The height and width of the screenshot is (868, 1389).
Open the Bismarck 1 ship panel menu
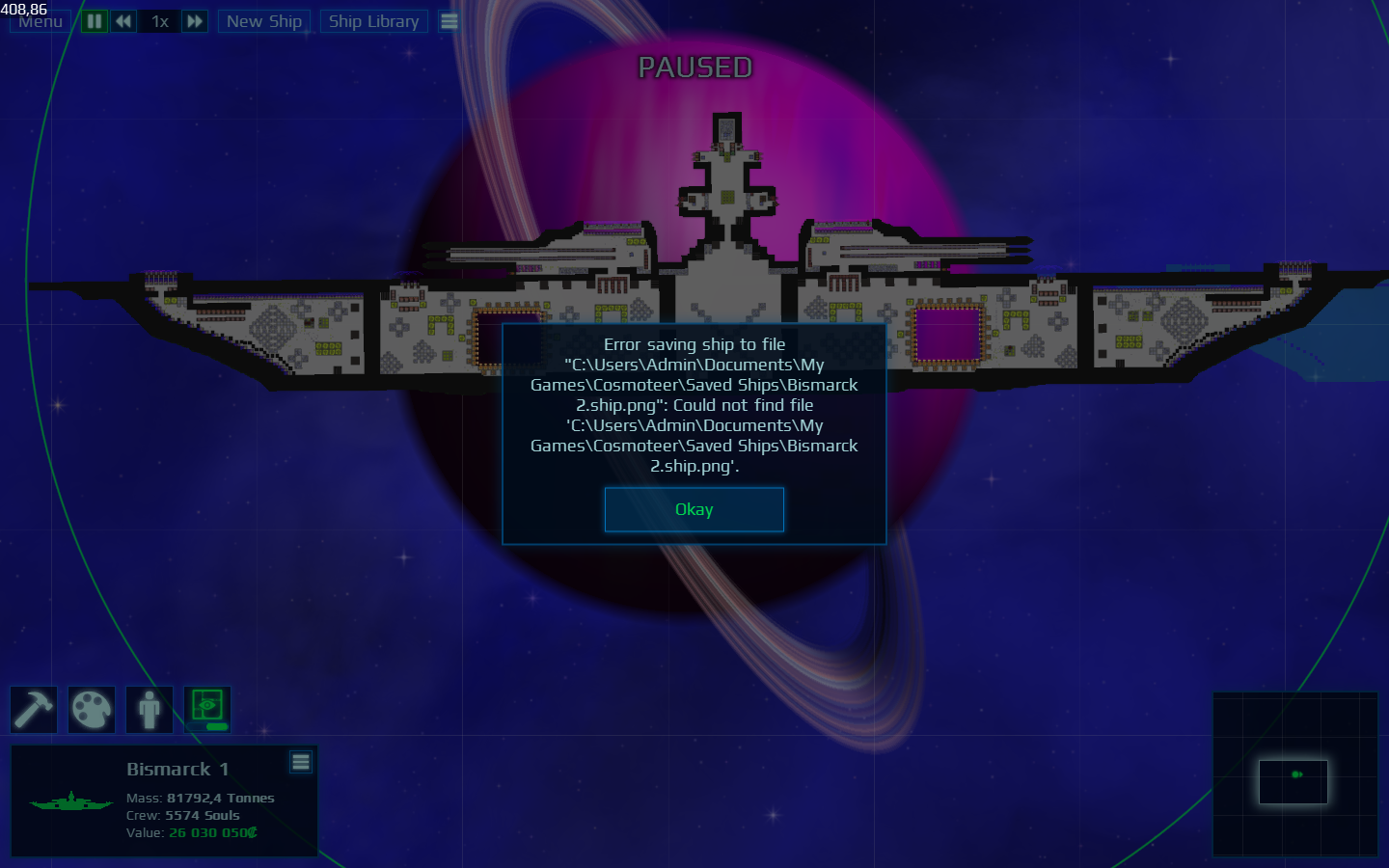pyautogui.click(x=301, y=762)
